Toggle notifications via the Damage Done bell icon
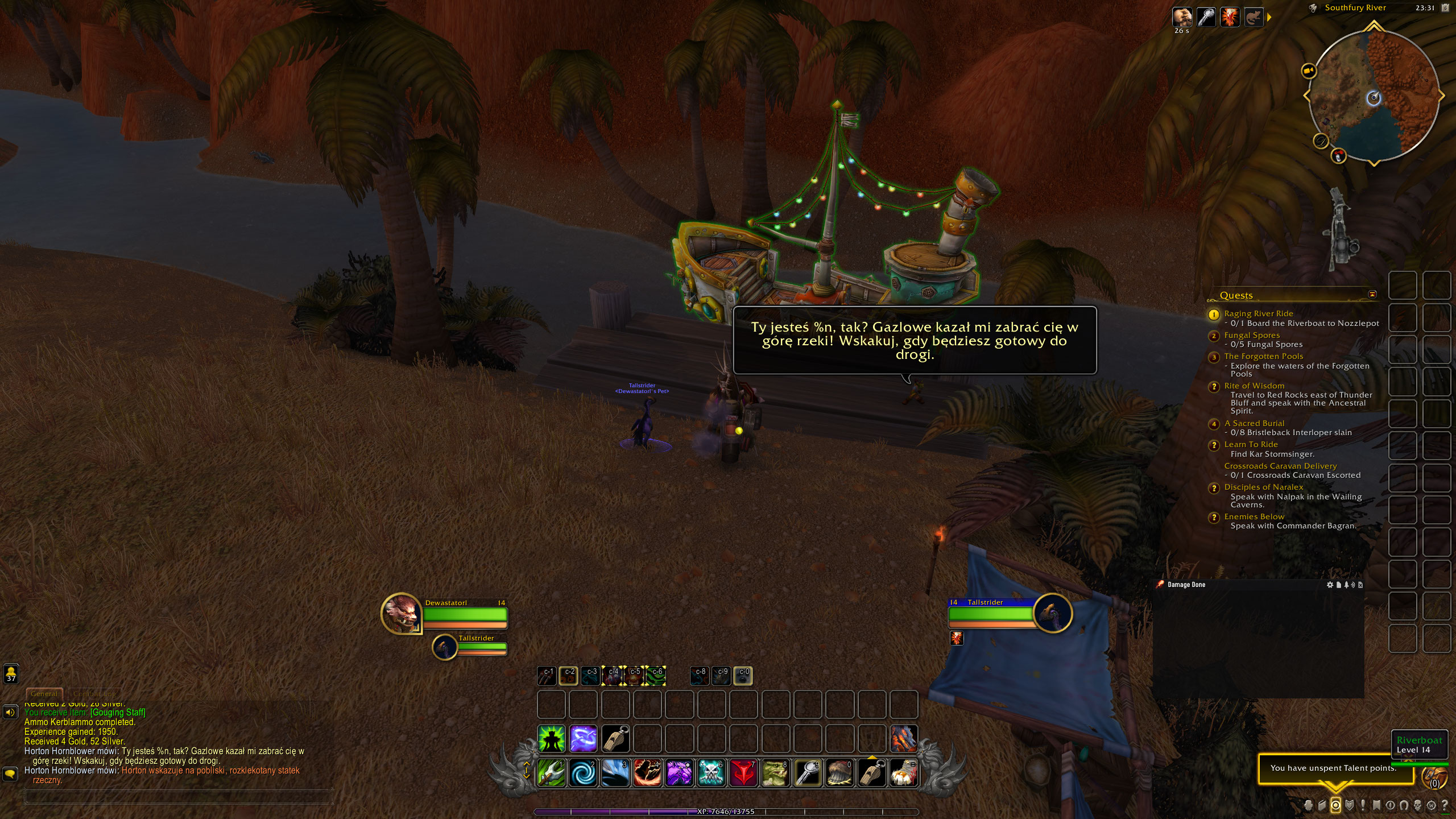Image resolution: width=1456 pixels, height=819 pixels. [x=1347, y=585]
